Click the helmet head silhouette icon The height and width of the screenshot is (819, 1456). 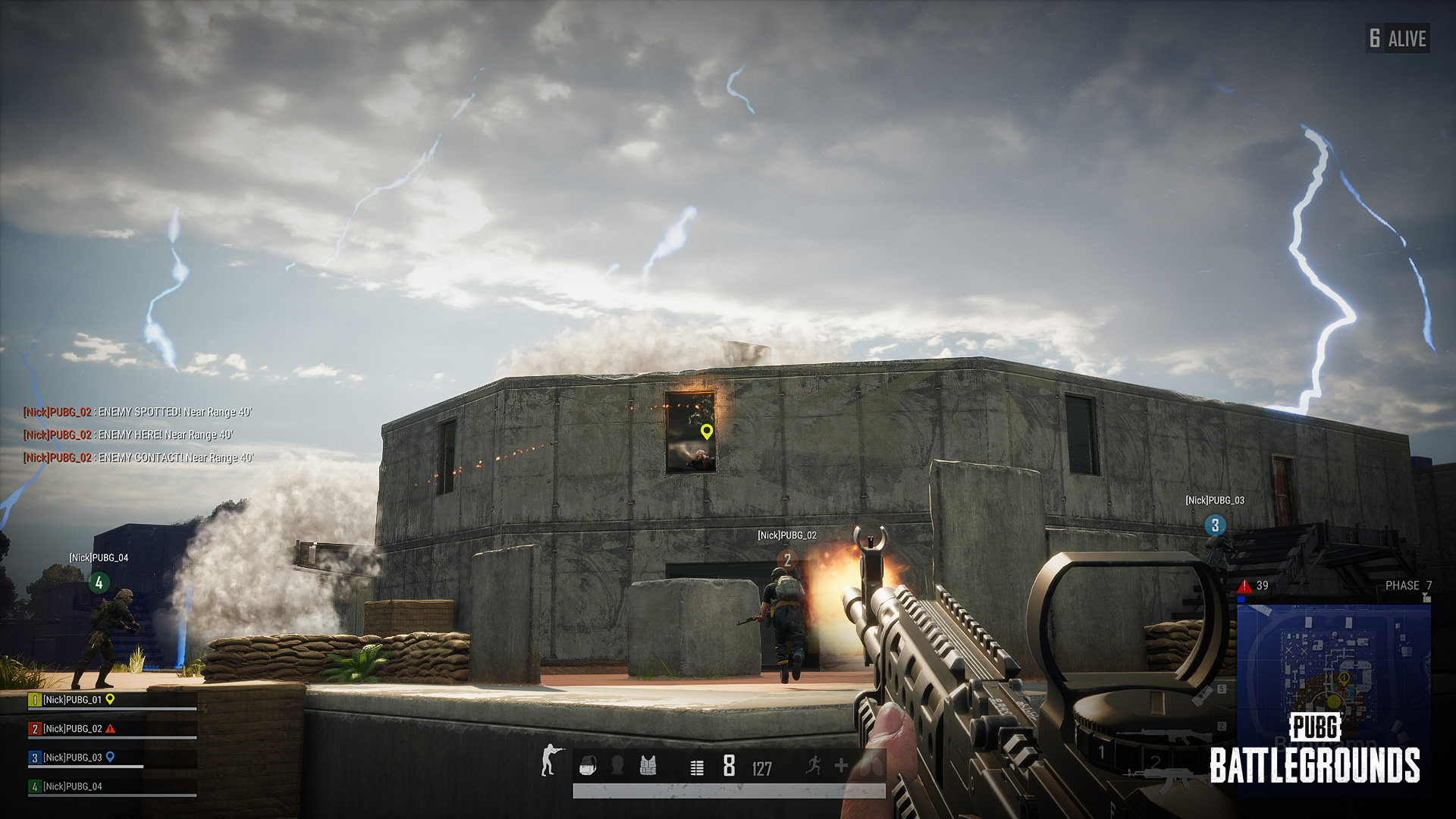point(617,766)
